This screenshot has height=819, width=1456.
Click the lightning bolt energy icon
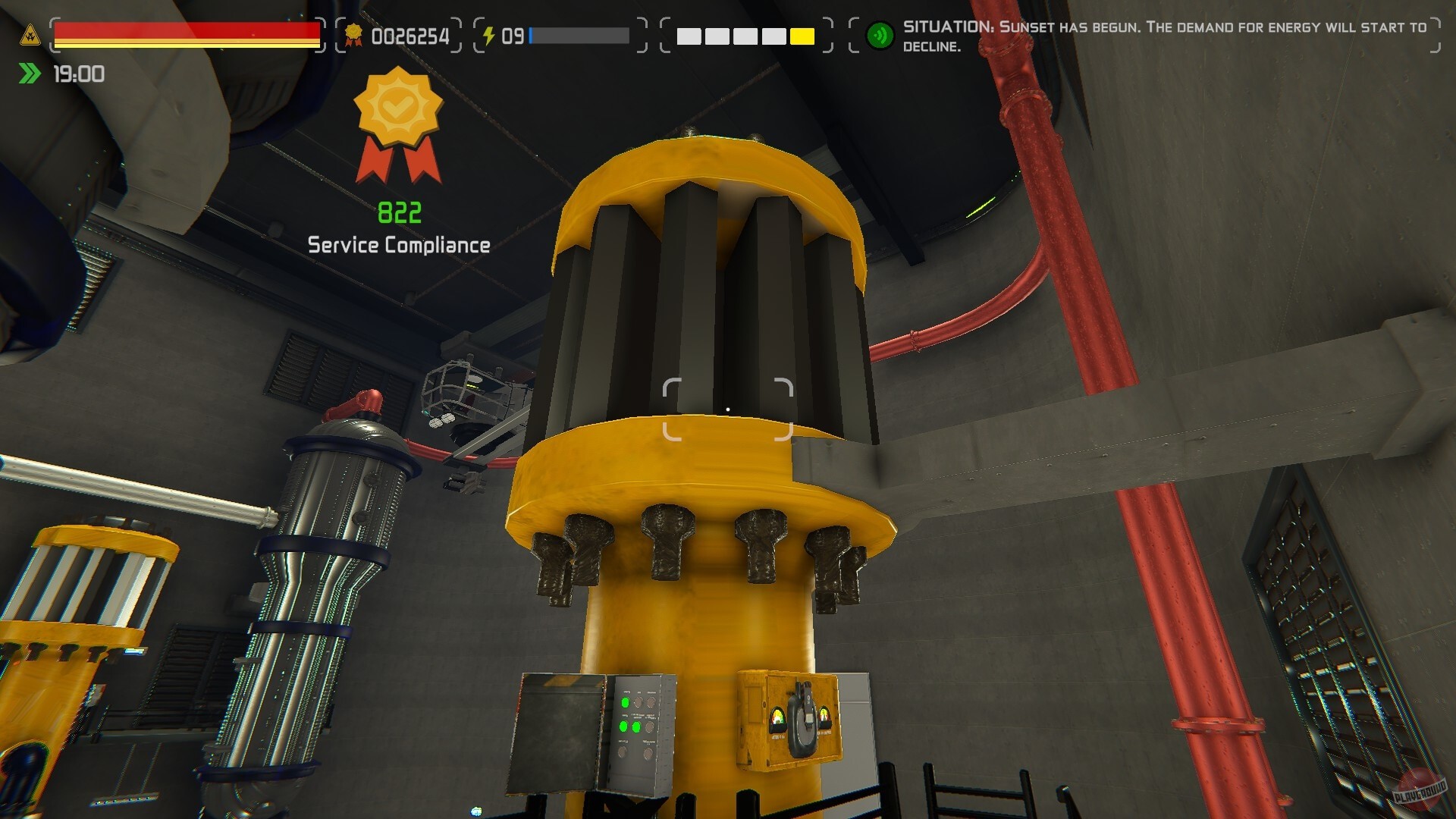point(490,33)
